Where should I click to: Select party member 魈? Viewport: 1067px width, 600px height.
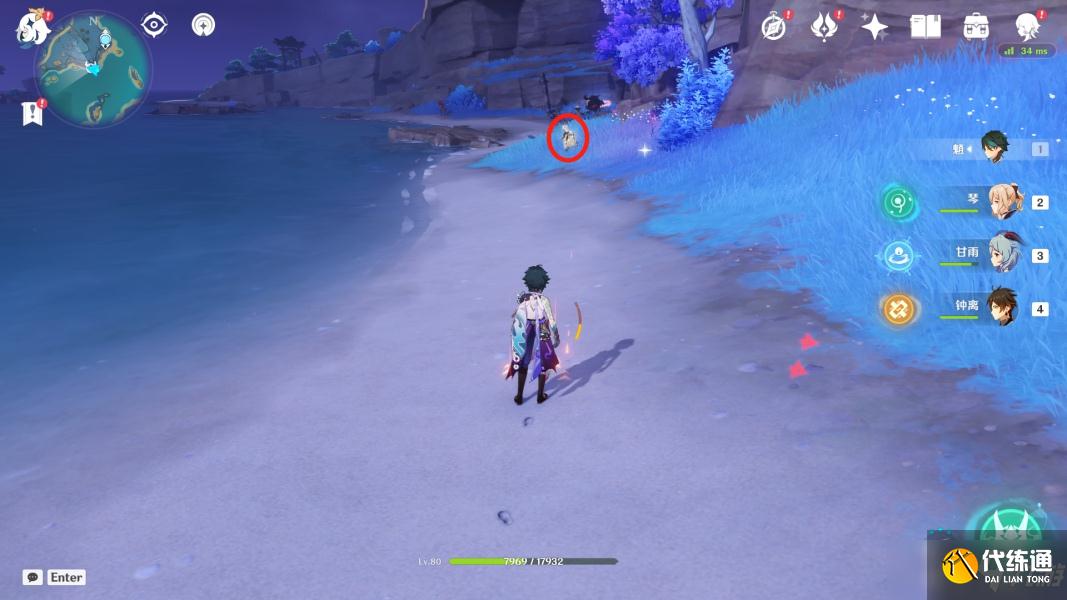(995, 148)
